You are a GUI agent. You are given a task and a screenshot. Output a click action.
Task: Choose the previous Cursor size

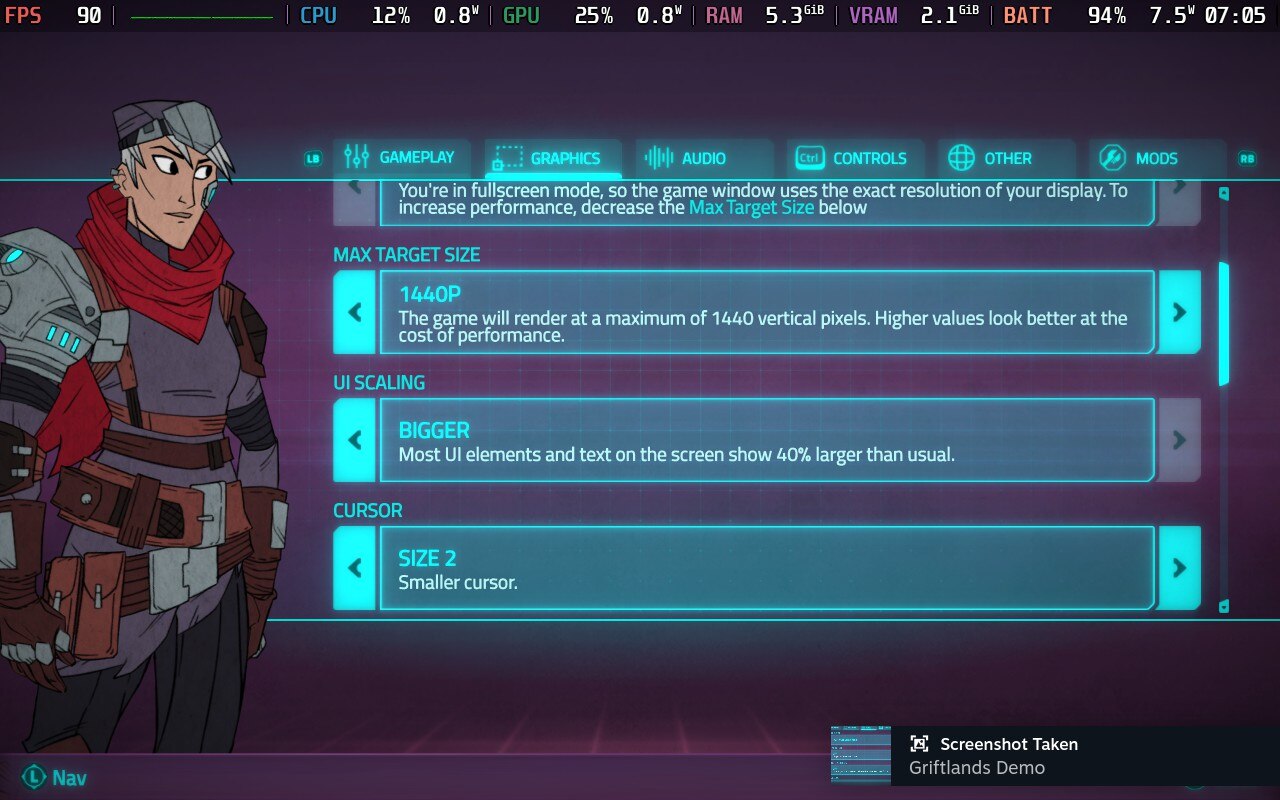tap(354, 568)
